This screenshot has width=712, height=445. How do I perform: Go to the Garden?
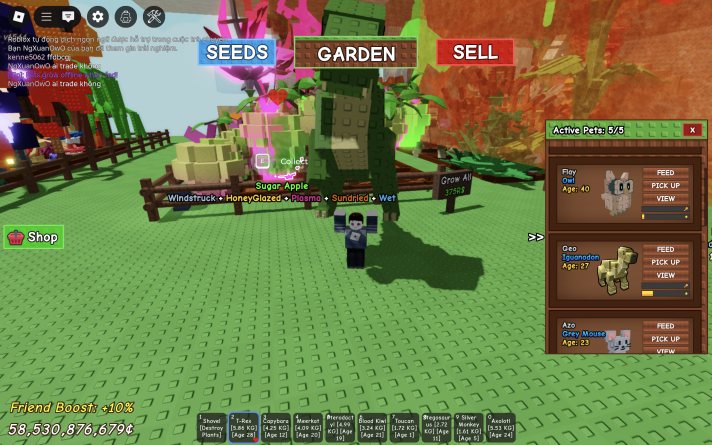[356, 53]
